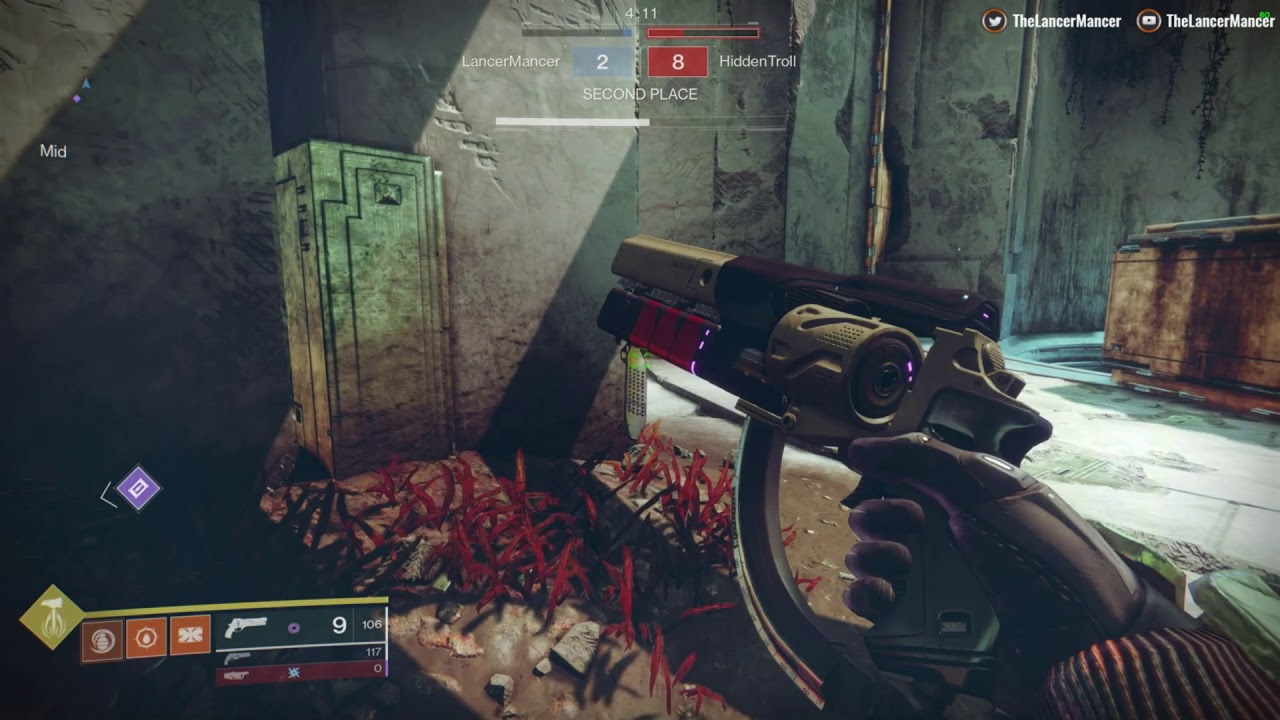Open the YouTube icon in the overlay
This screenshot has height=720, width=1280.
click(x=1149, y=20)
